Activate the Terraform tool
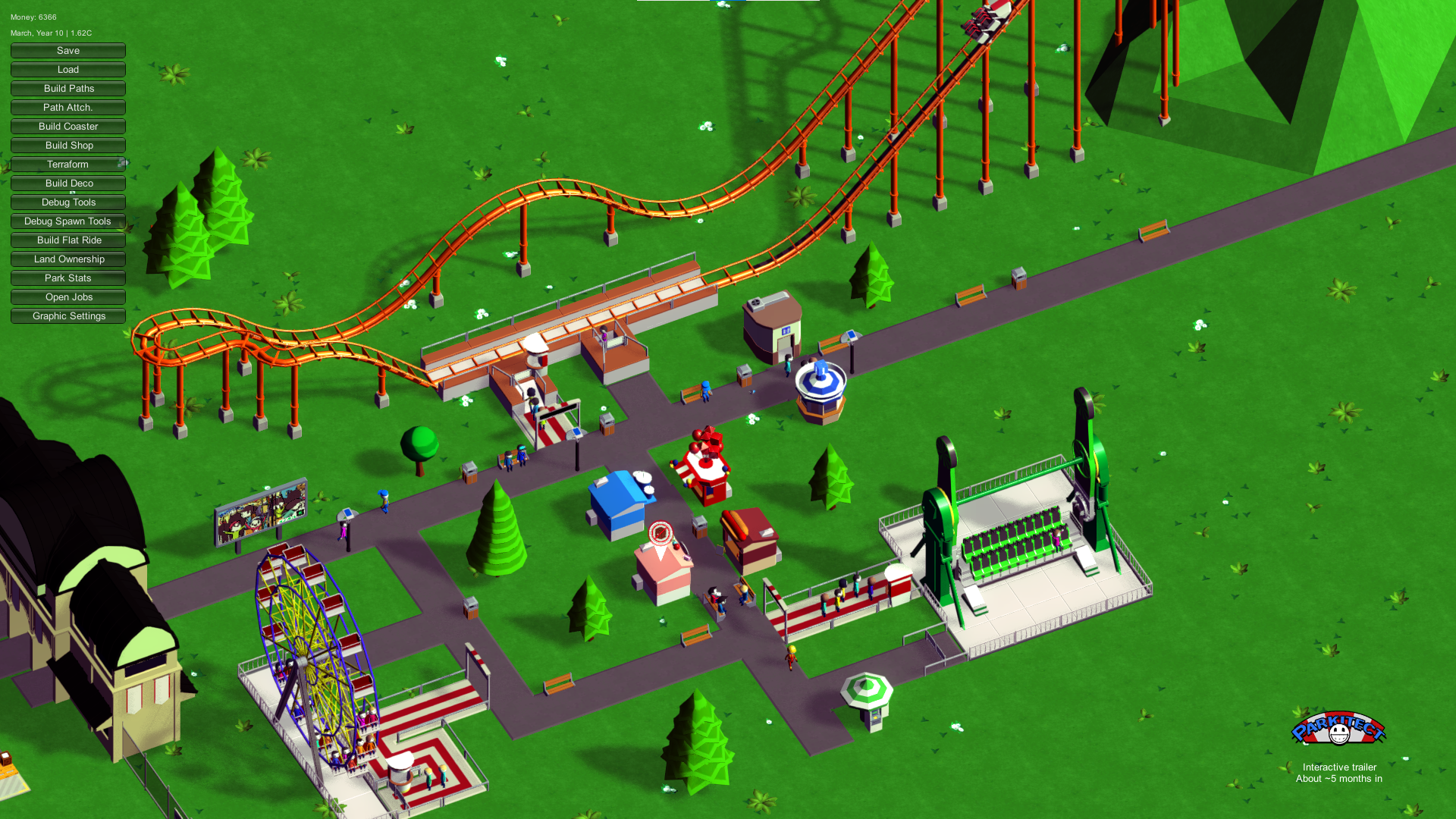This screenshot has height=819, width=1456. pyautogui.click(x=68, y=165)
